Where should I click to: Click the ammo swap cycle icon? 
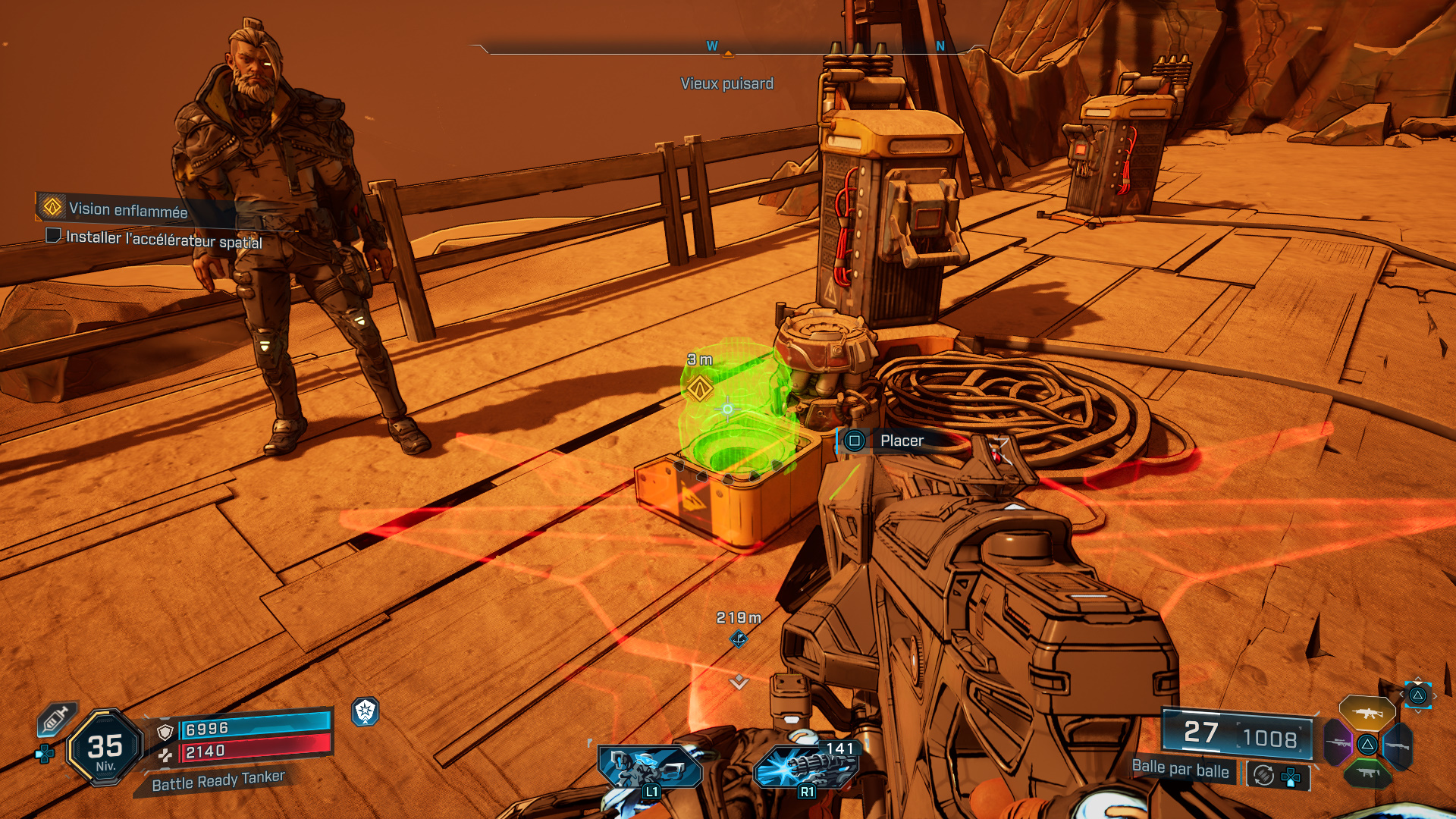(1263, 775)
